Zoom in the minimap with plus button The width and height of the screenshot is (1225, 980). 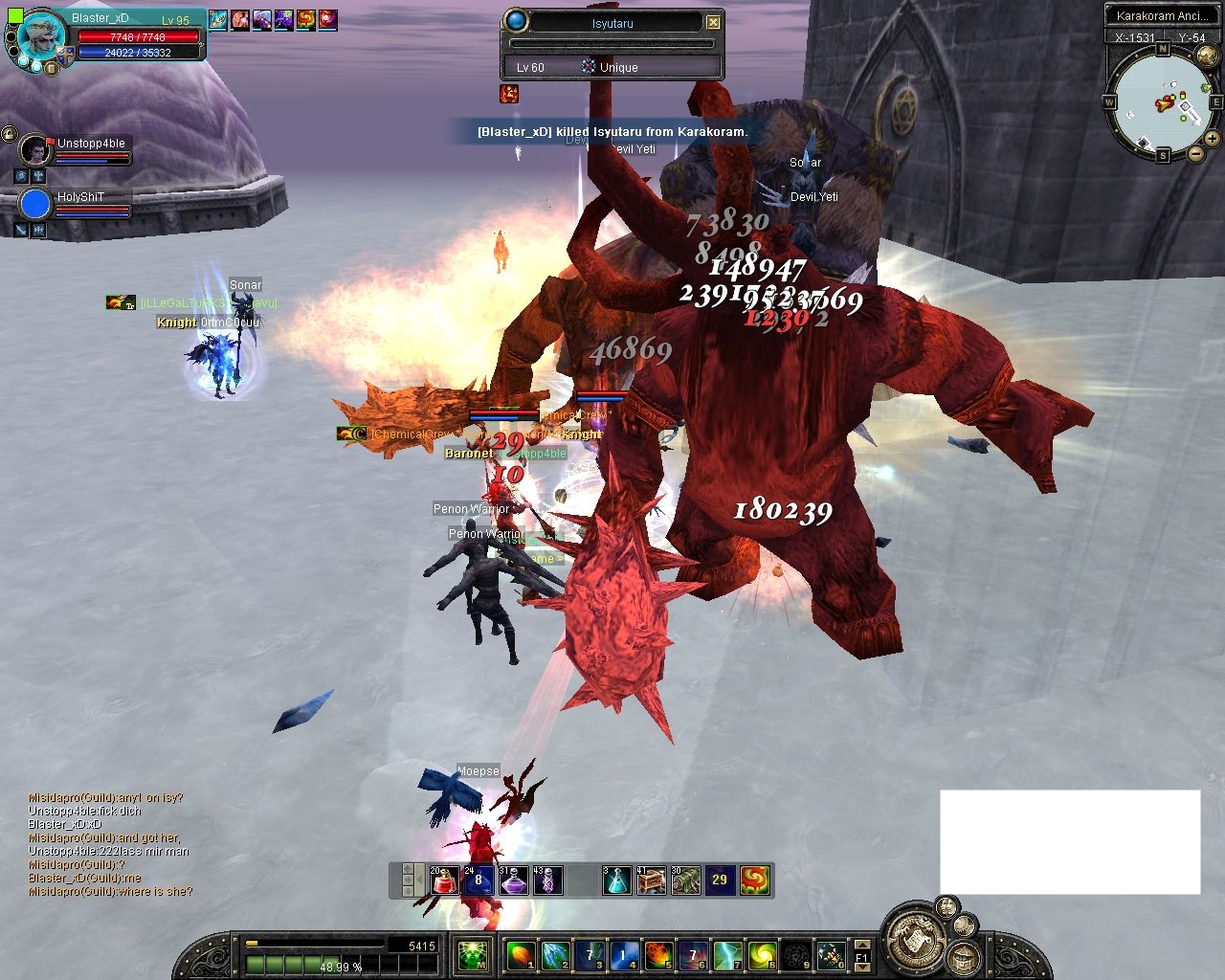[x=1212, y=139]
